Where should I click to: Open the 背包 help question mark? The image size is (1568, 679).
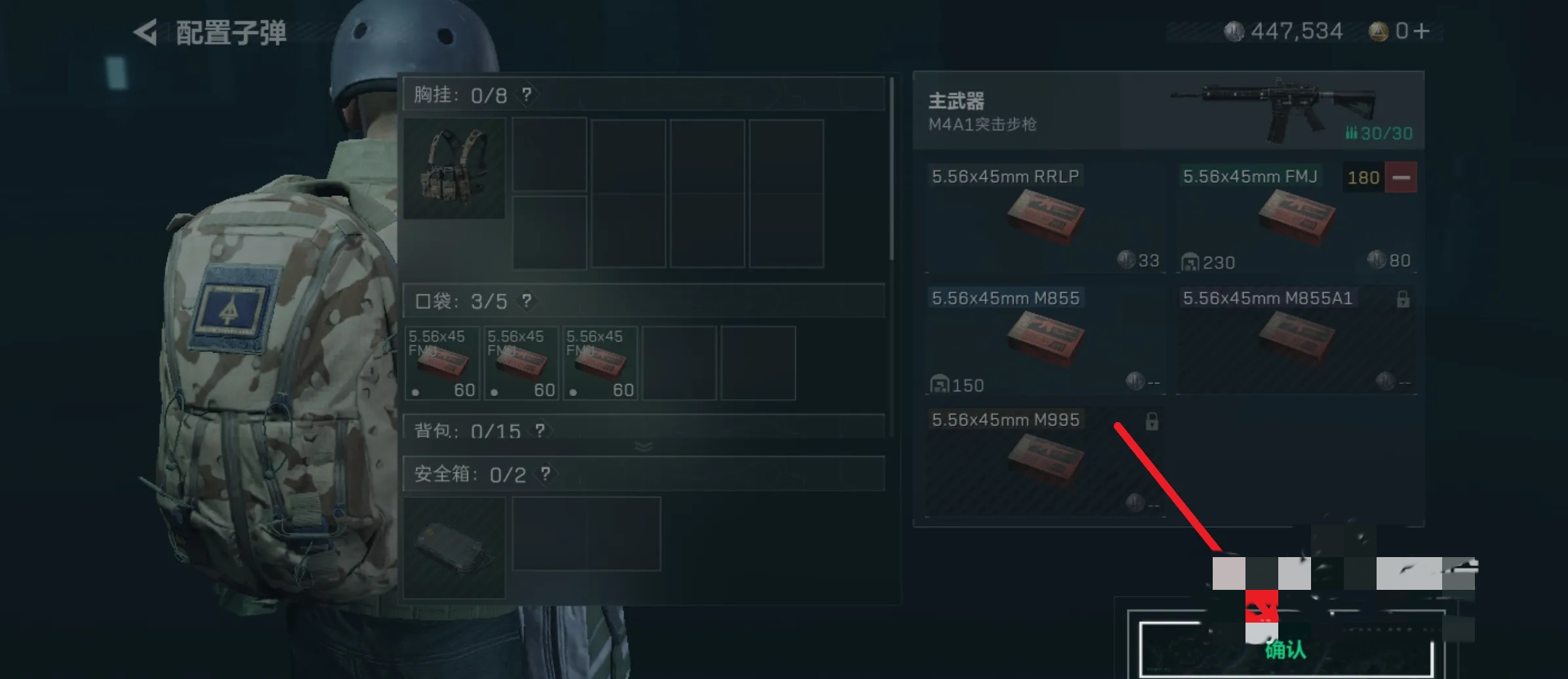539,431
